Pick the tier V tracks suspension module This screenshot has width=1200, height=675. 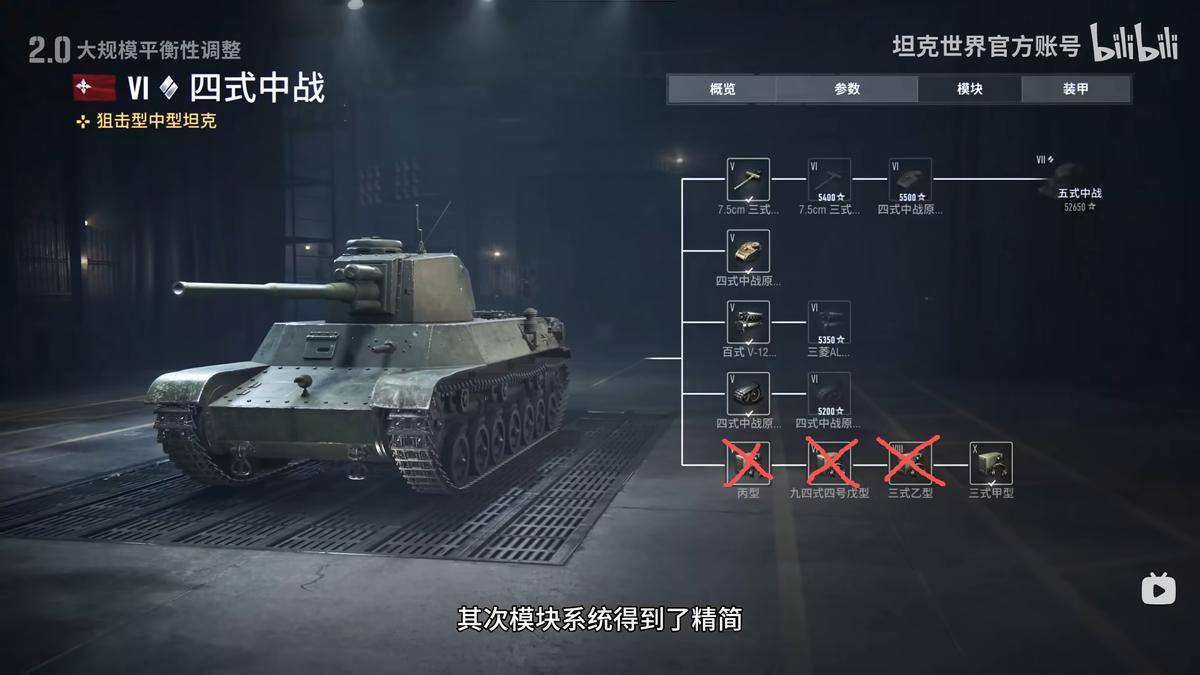click(748, 393)
